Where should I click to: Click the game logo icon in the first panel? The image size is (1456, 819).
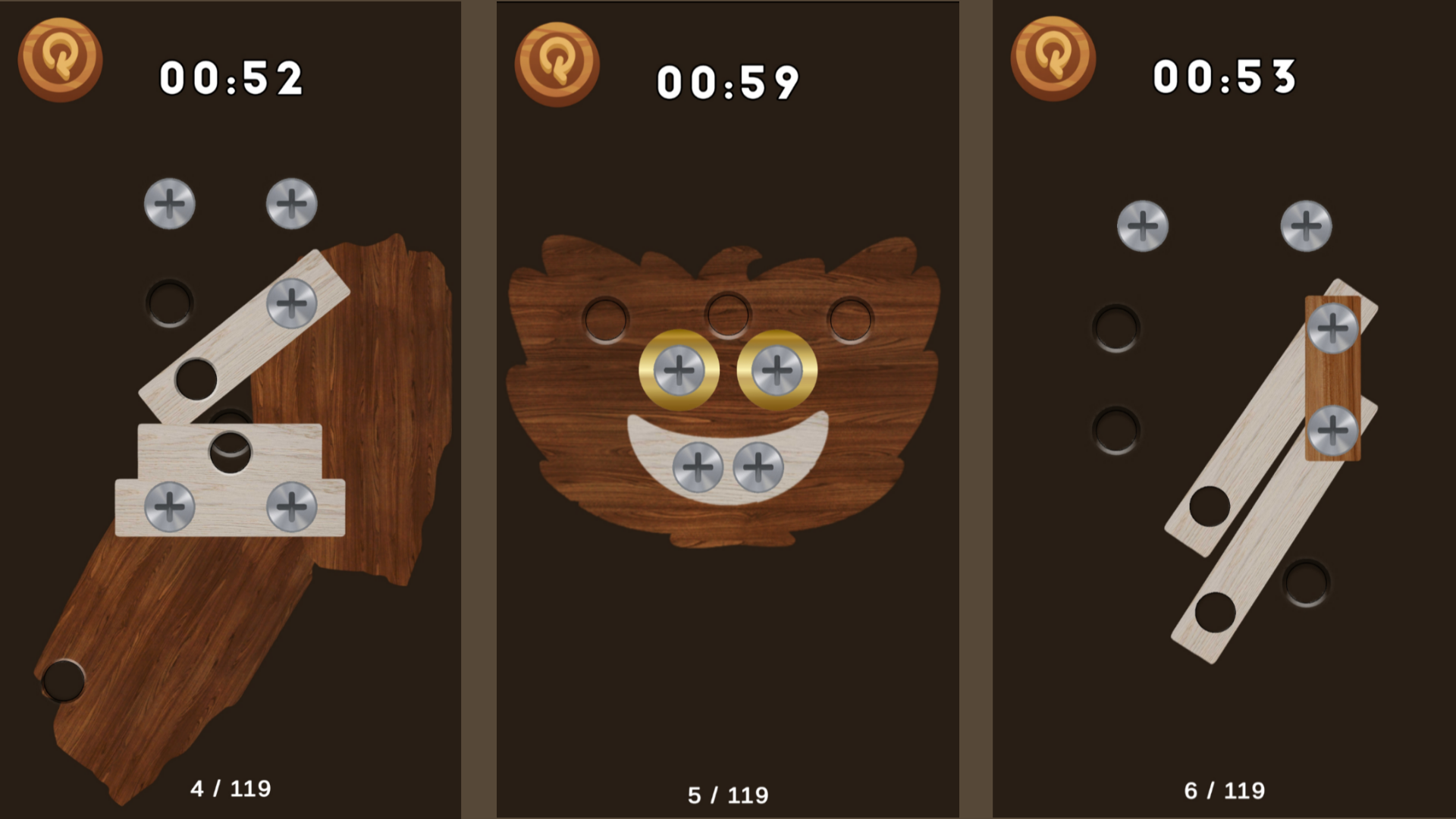(59, 61)
